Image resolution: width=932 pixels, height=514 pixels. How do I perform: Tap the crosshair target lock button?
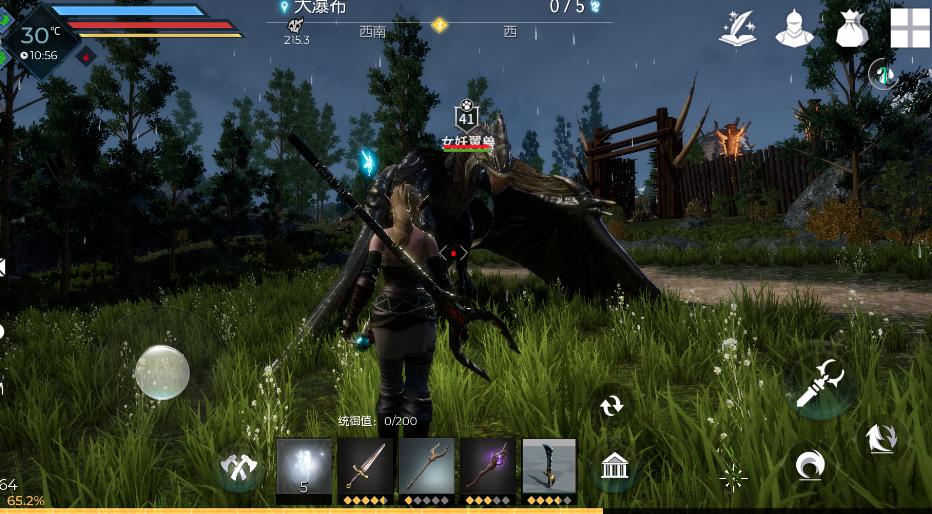point(733,478)
